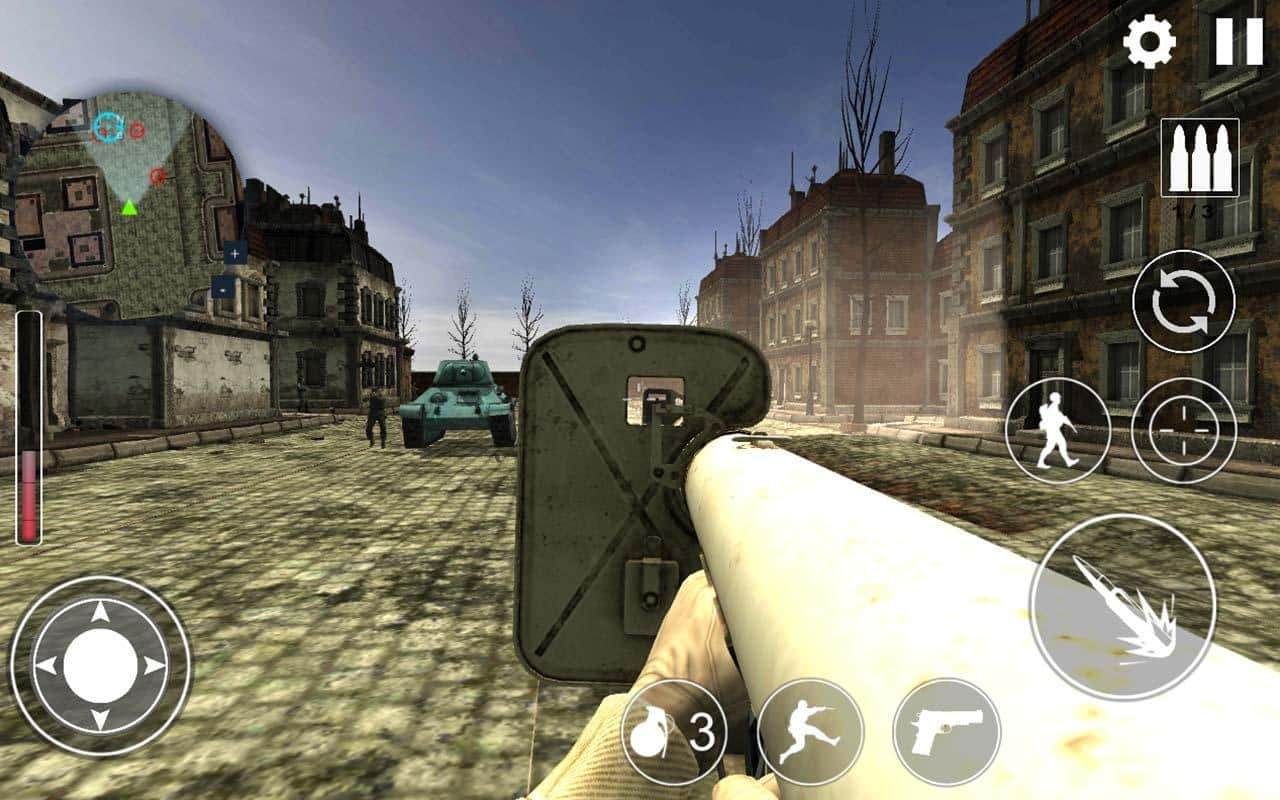This screenshot has height=800, width=1280.
Task: Tap the bullets ammo icon
Action: 1199,158
